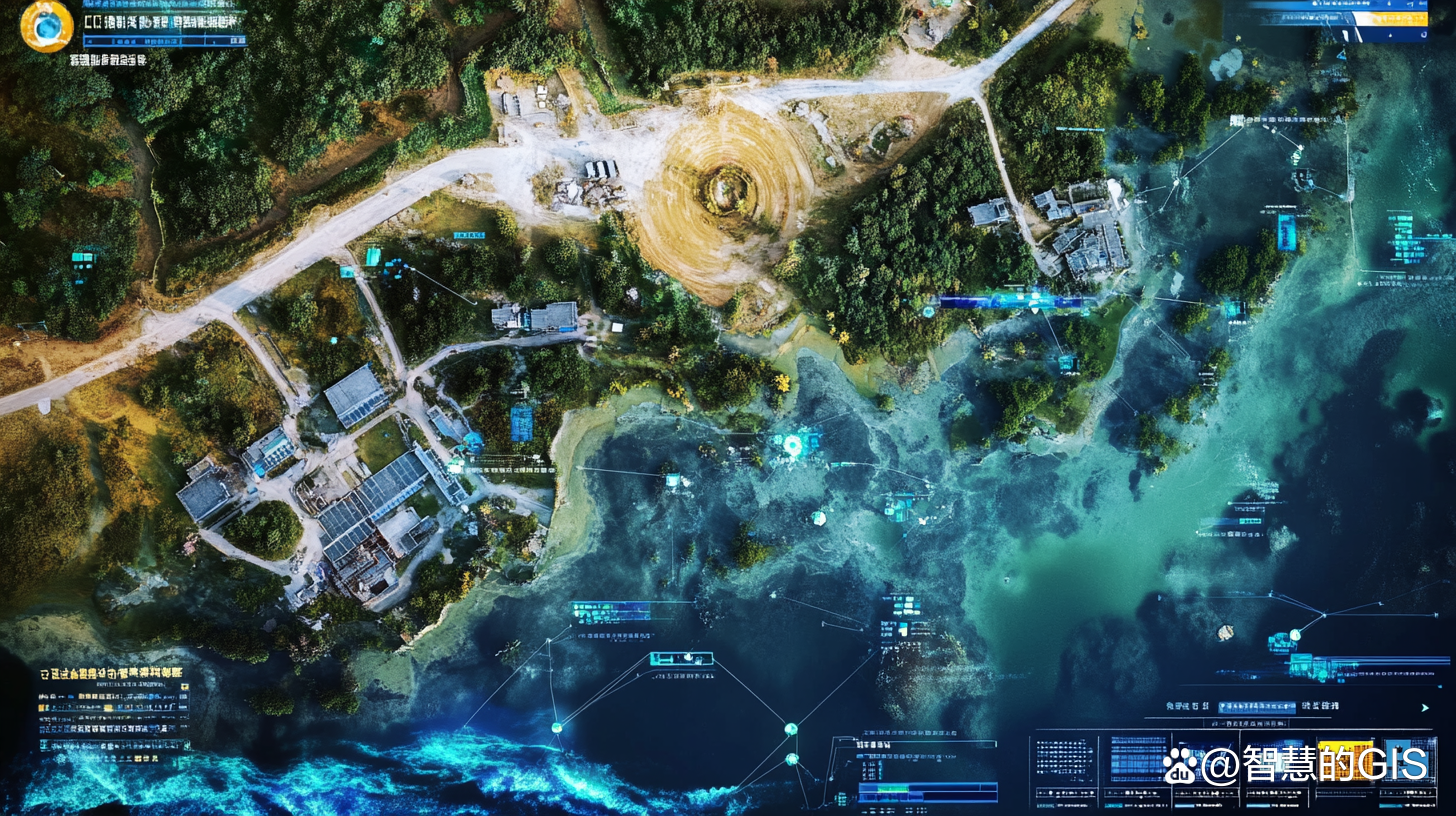Select the glowing cyan ring map marker
This screenshot has width=1456, height=816.
[794, 446]
